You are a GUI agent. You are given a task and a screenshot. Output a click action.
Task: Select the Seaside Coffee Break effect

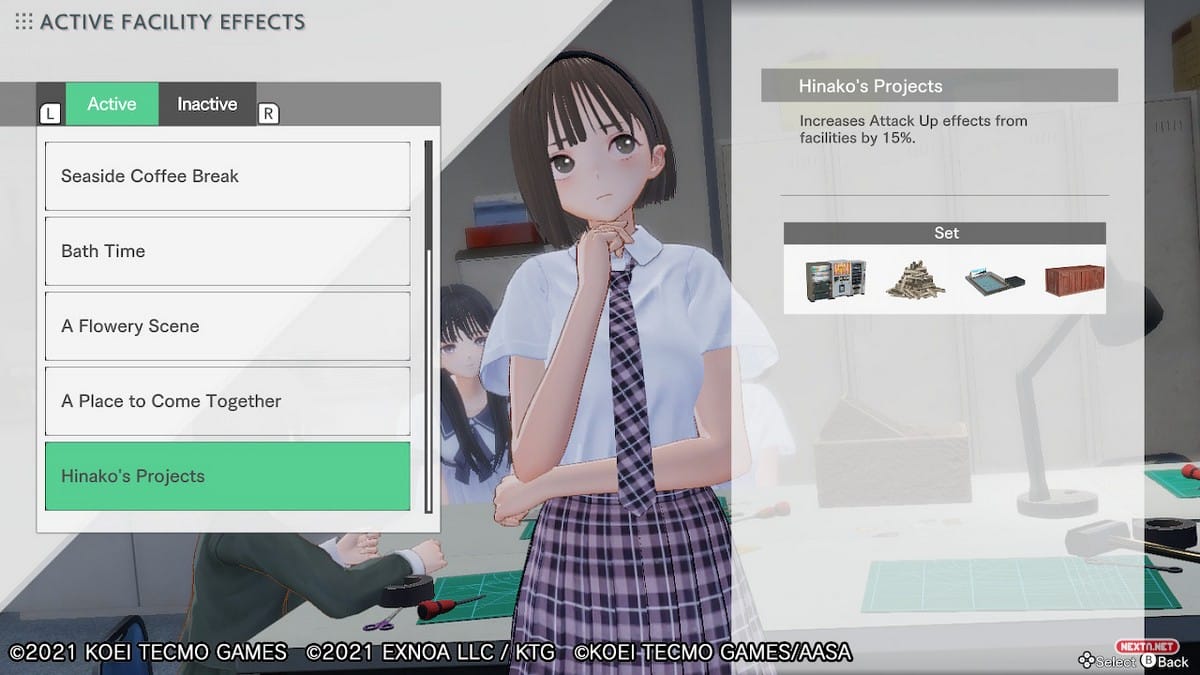227,176
